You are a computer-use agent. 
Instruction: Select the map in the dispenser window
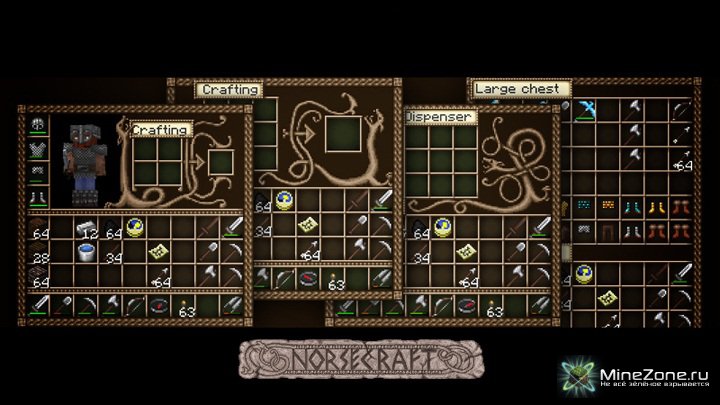[465, 254]
